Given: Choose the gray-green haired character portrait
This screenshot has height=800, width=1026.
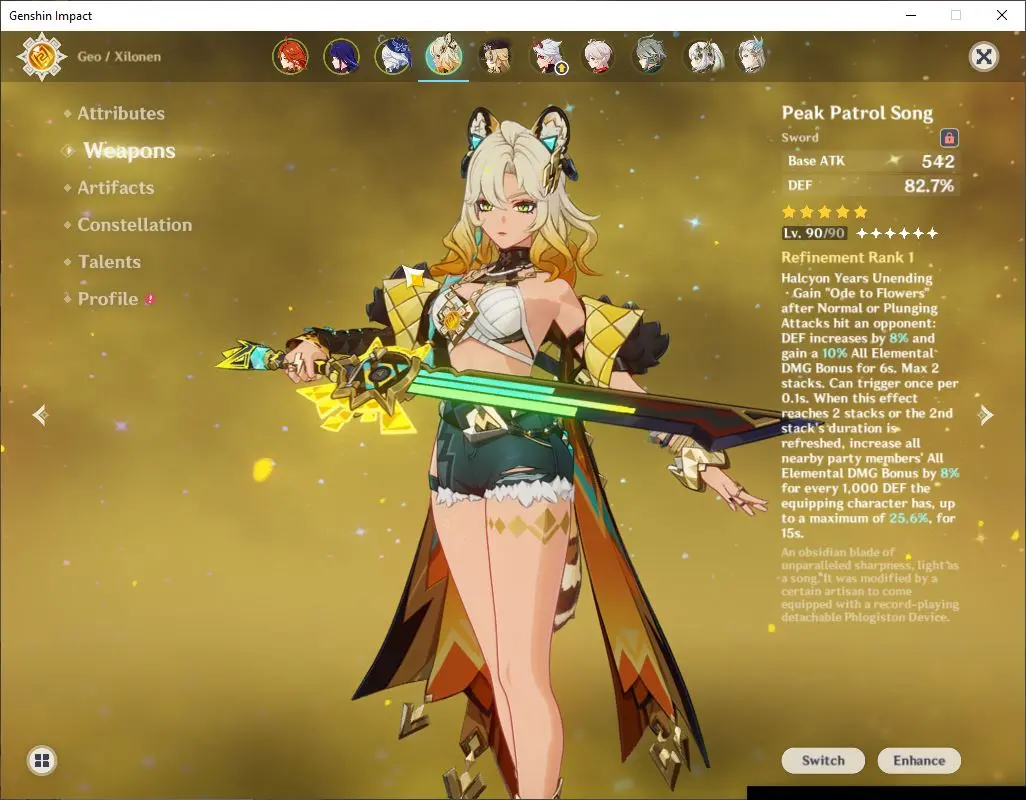Looking at the screenshot, I should (x=650, y=57).
